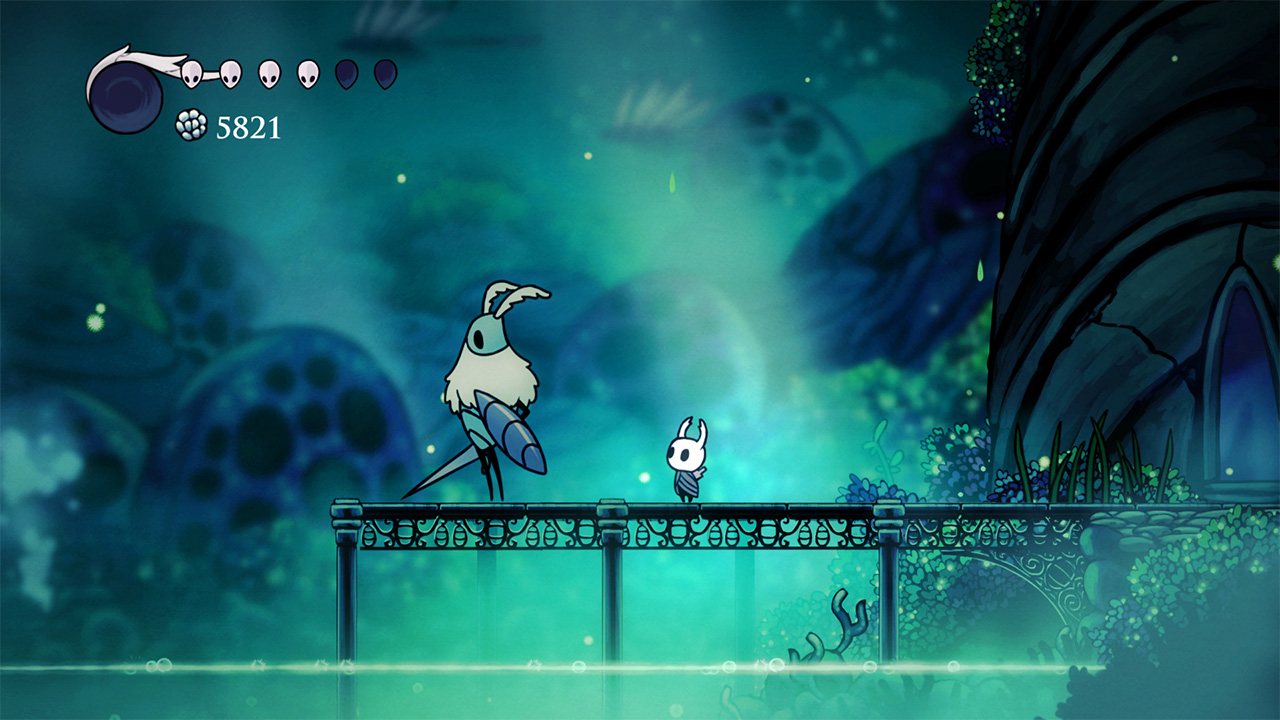This screenshot has width=1280, height=720.
Task: Click the fourth health mask icon
Action: tap(307, 73)
